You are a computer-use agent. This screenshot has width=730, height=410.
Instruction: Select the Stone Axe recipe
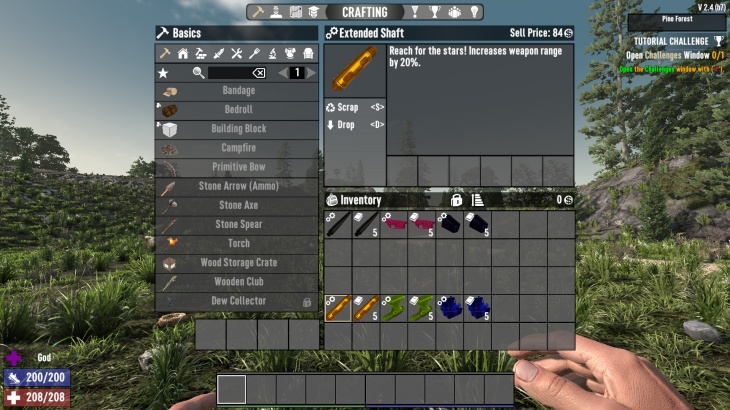coord(238,205)
